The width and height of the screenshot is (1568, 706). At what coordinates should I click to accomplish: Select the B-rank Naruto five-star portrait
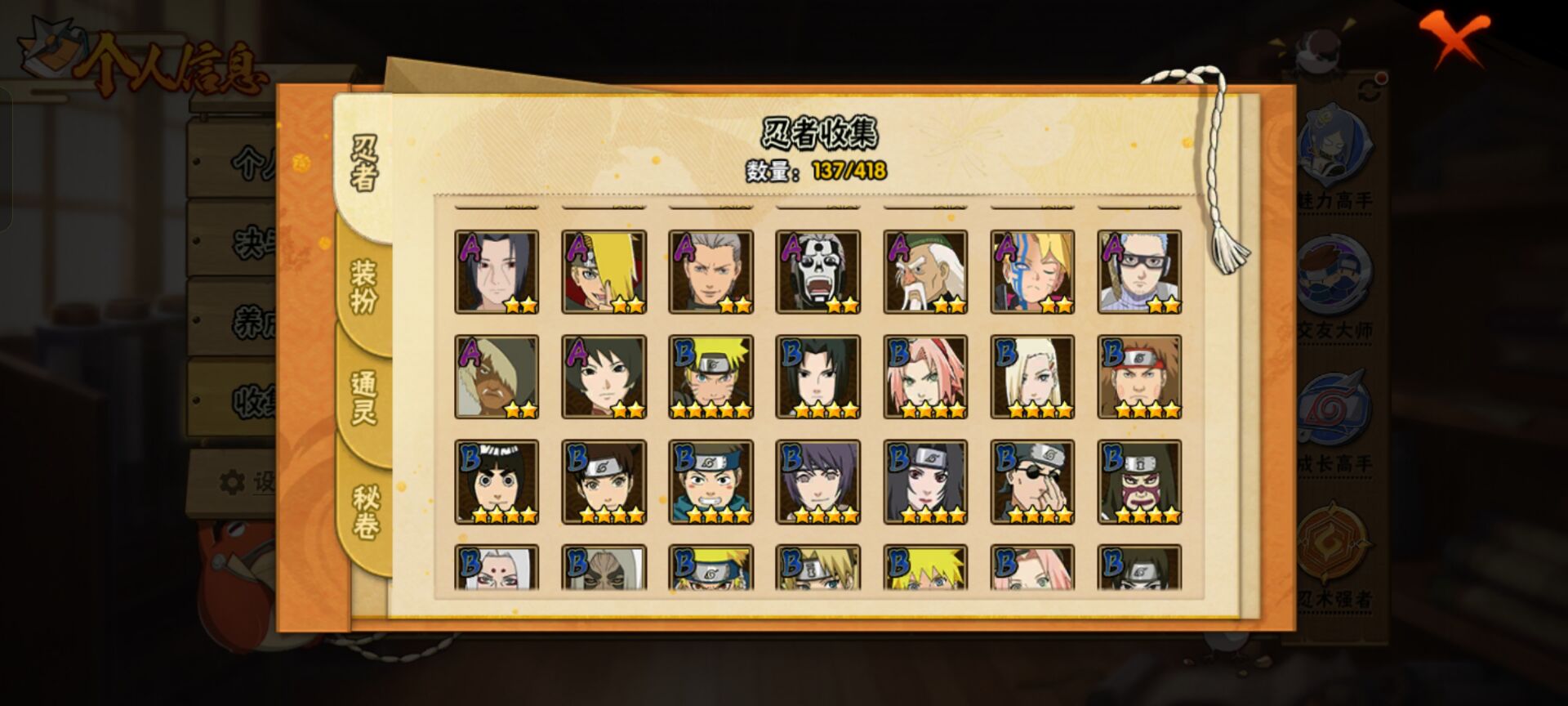710,377
